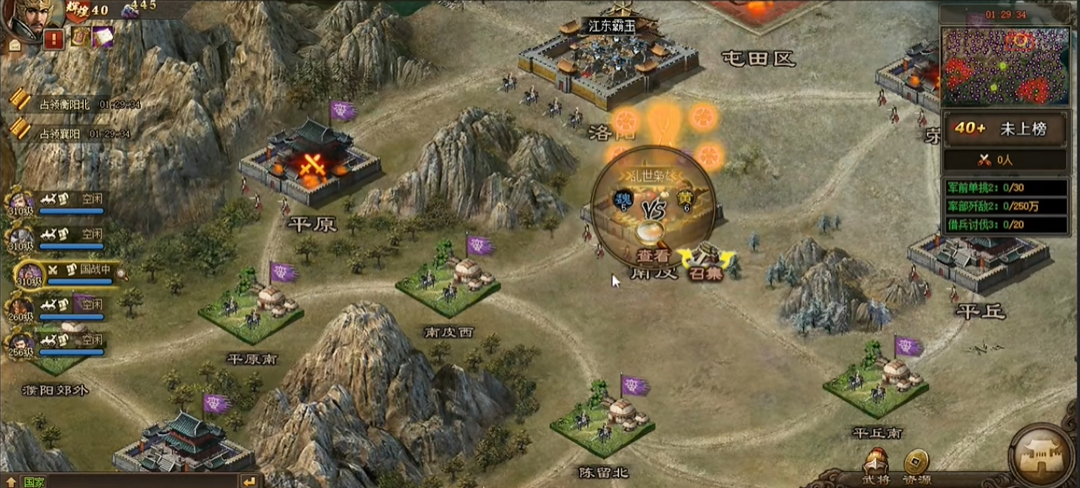
Task: Open the 军部歼敌2 task entry
Action: (1004, 206)
